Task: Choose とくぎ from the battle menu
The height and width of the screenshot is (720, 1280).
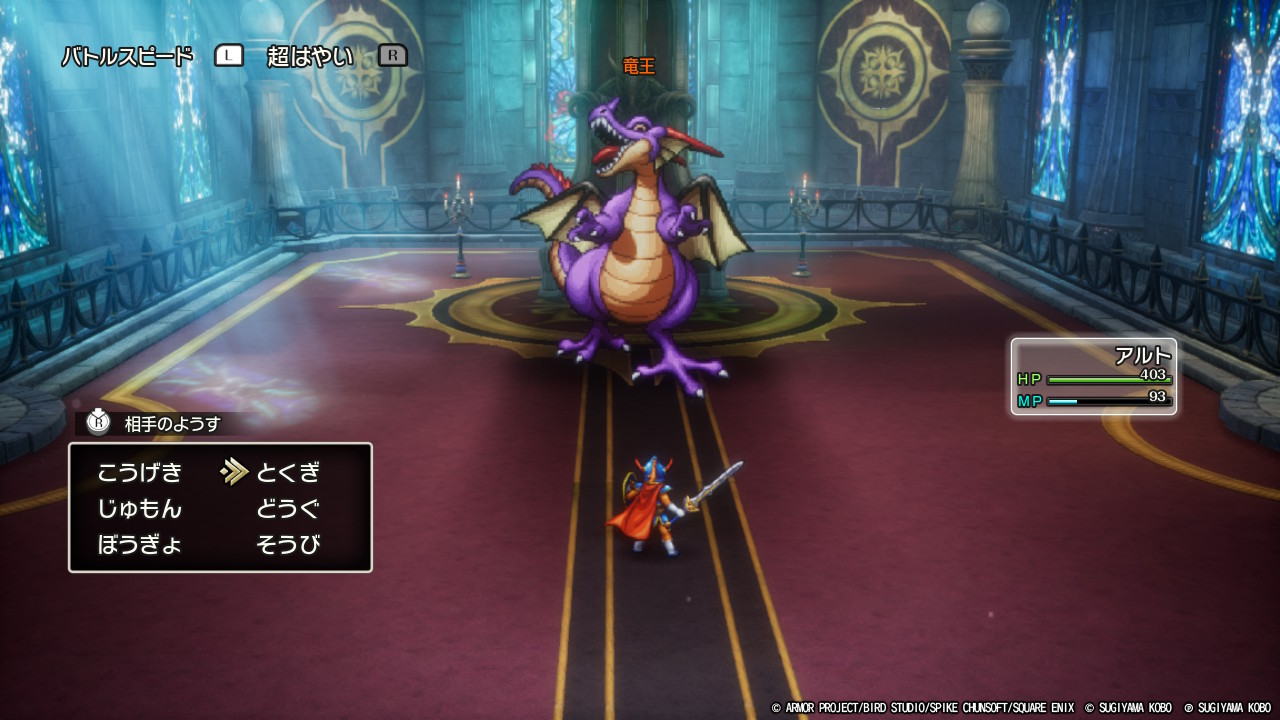Action: point(288,473)
